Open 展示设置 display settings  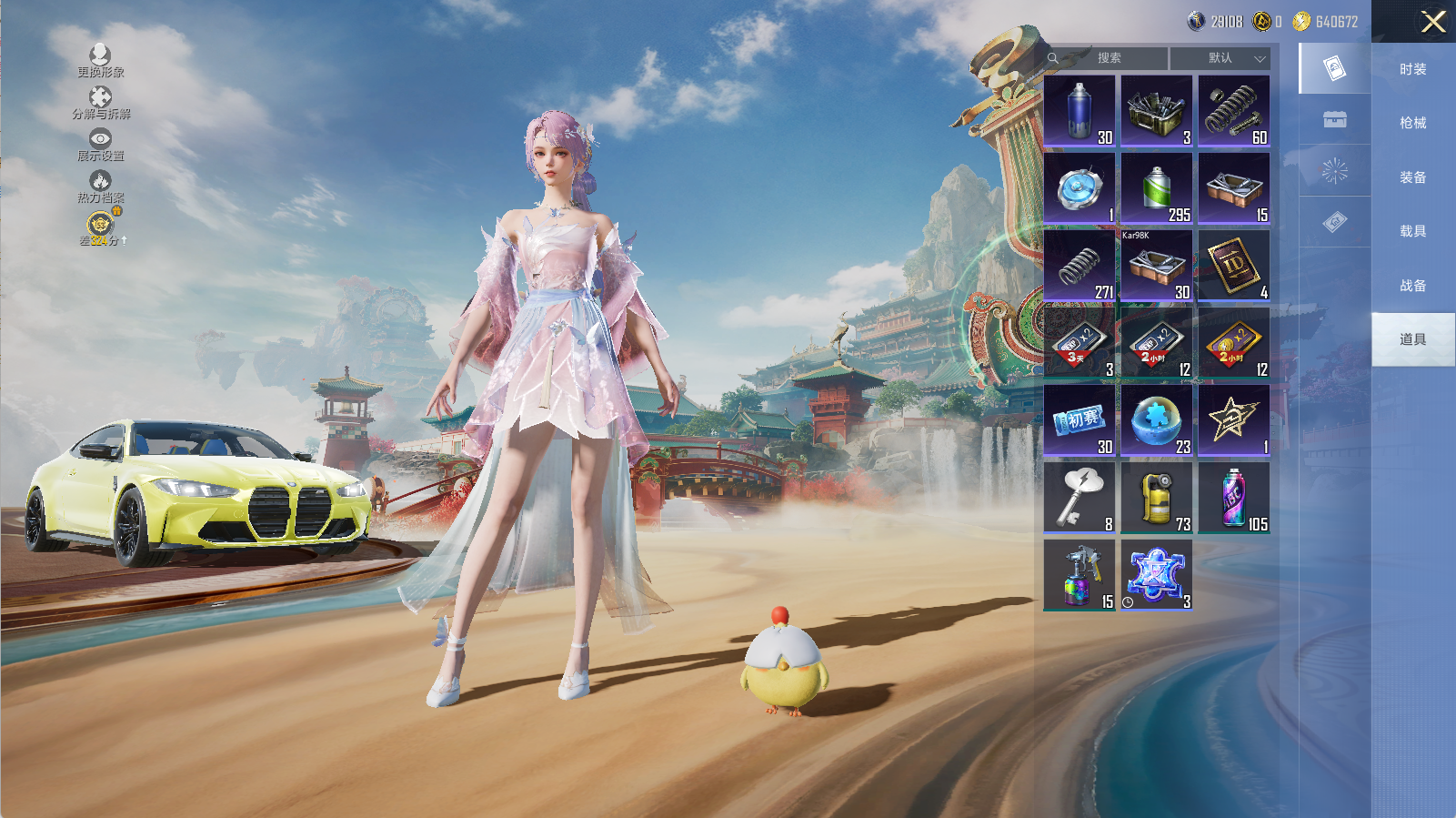pyautogui.click(x=100, y=145)
